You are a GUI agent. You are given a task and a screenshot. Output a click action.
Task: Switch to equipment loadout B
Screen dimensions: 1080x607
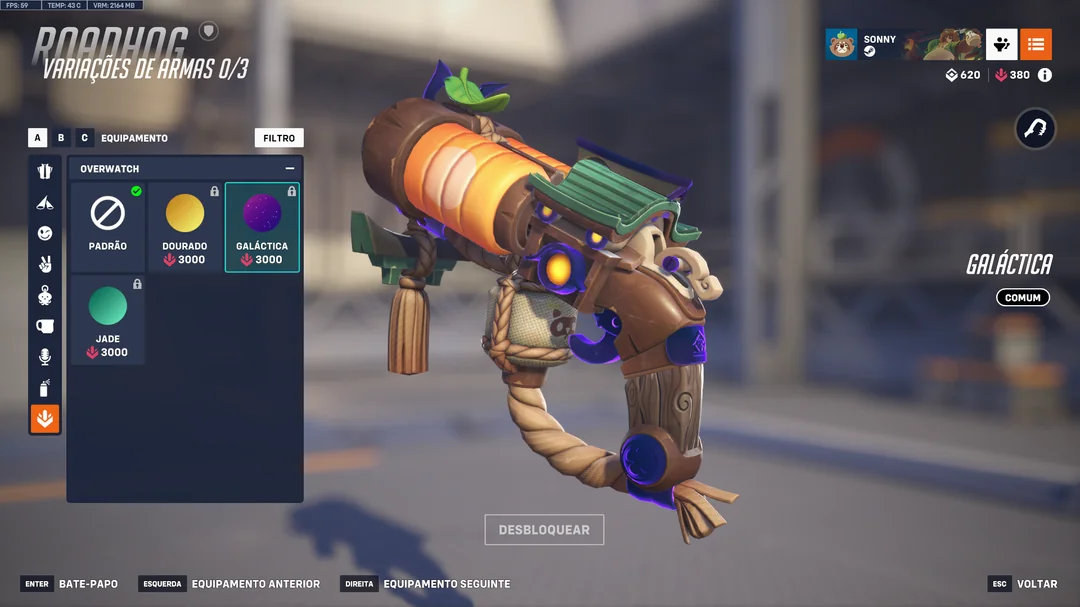(61, 138)
